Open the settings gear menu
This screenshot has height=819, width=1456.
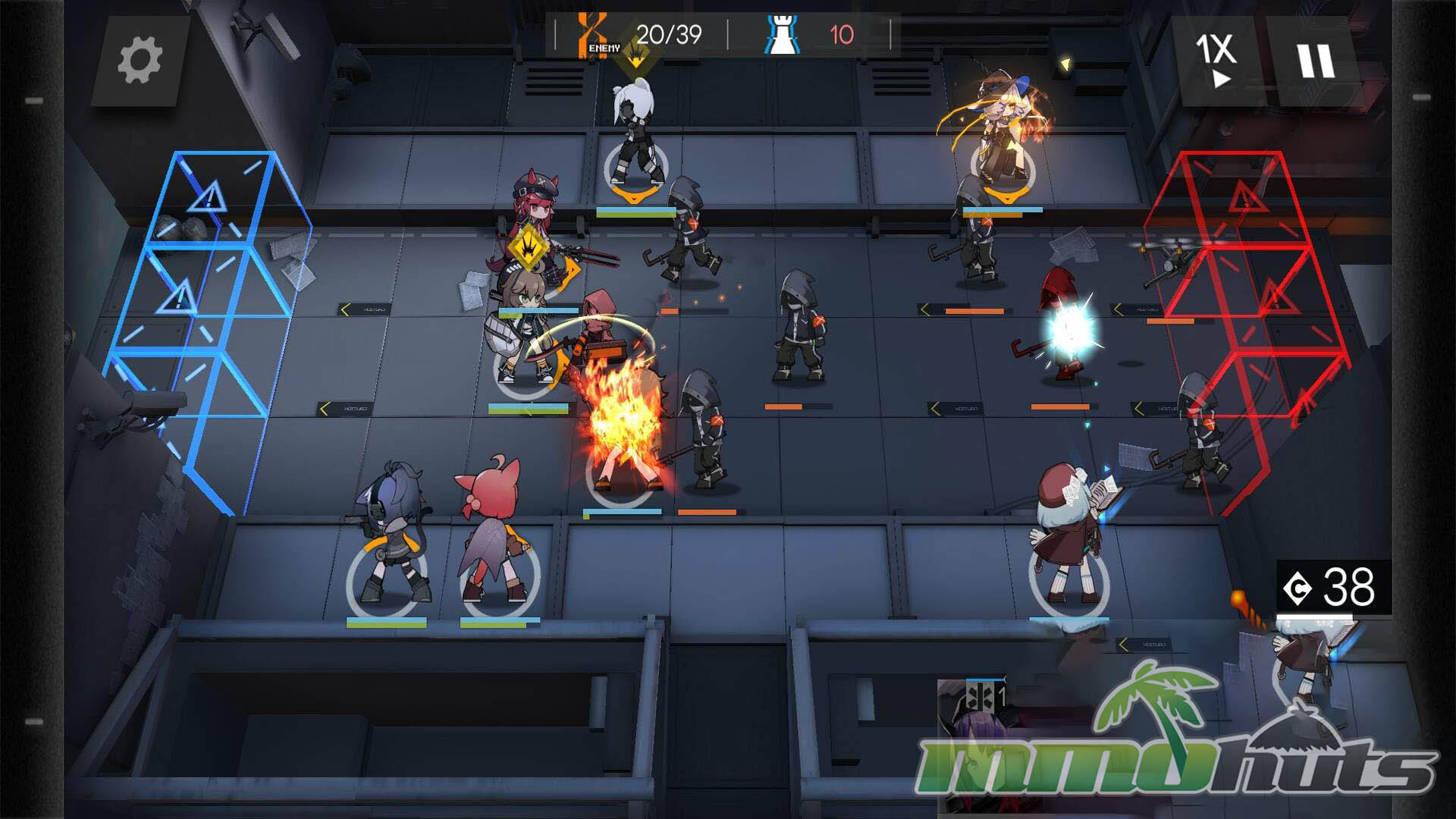point(140,61)
